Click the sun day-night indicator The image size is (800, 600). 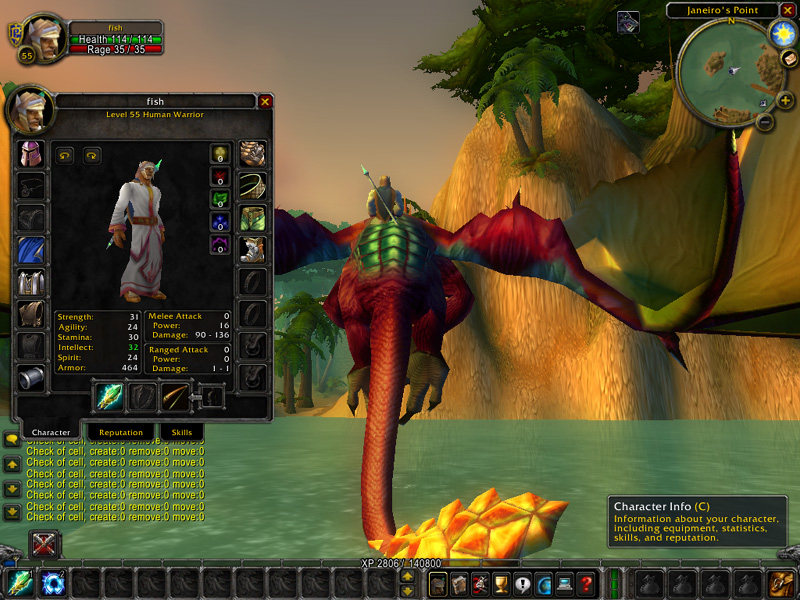[x=782, y=34]
